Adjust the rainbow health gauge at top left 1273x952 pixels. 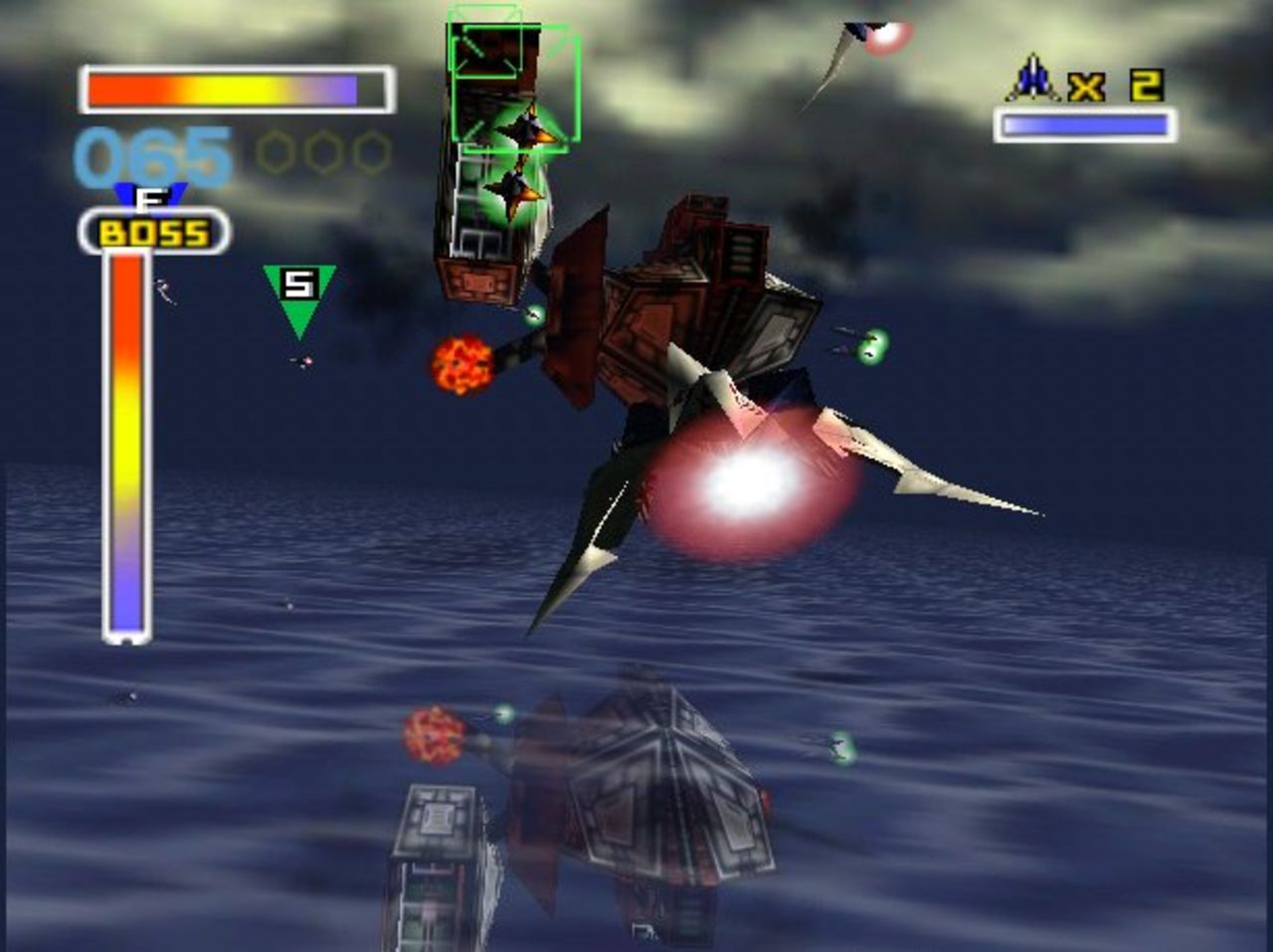tap(234, 88)
